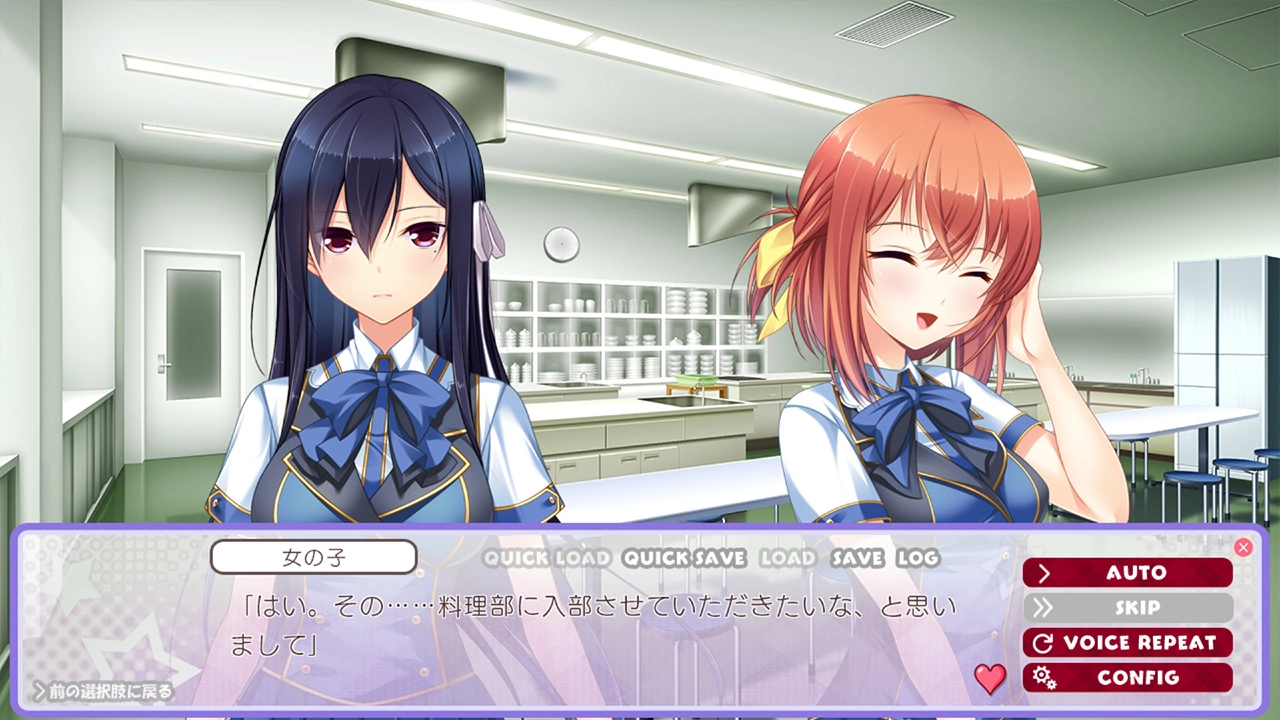Enable AUTO text advance mode
The width and height of the screenshot is (1280, 720).
[1127, 573]
